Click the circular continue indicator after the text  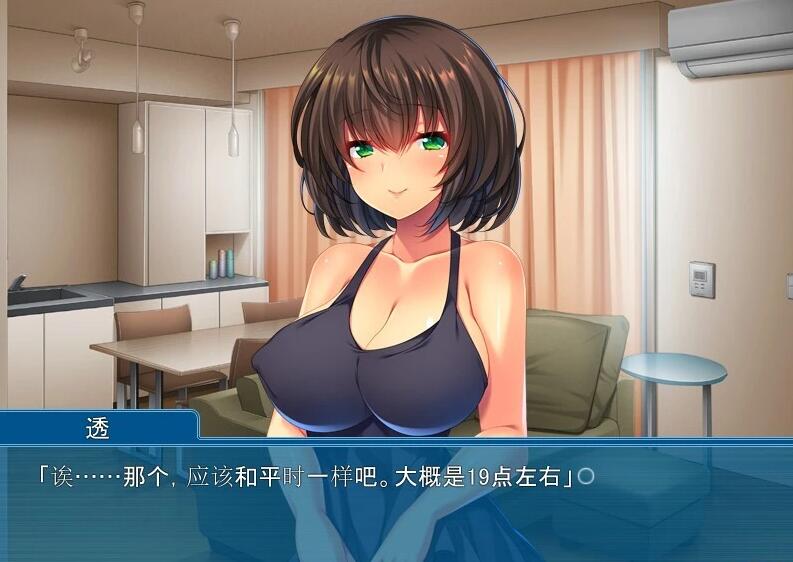pos(586,476)
